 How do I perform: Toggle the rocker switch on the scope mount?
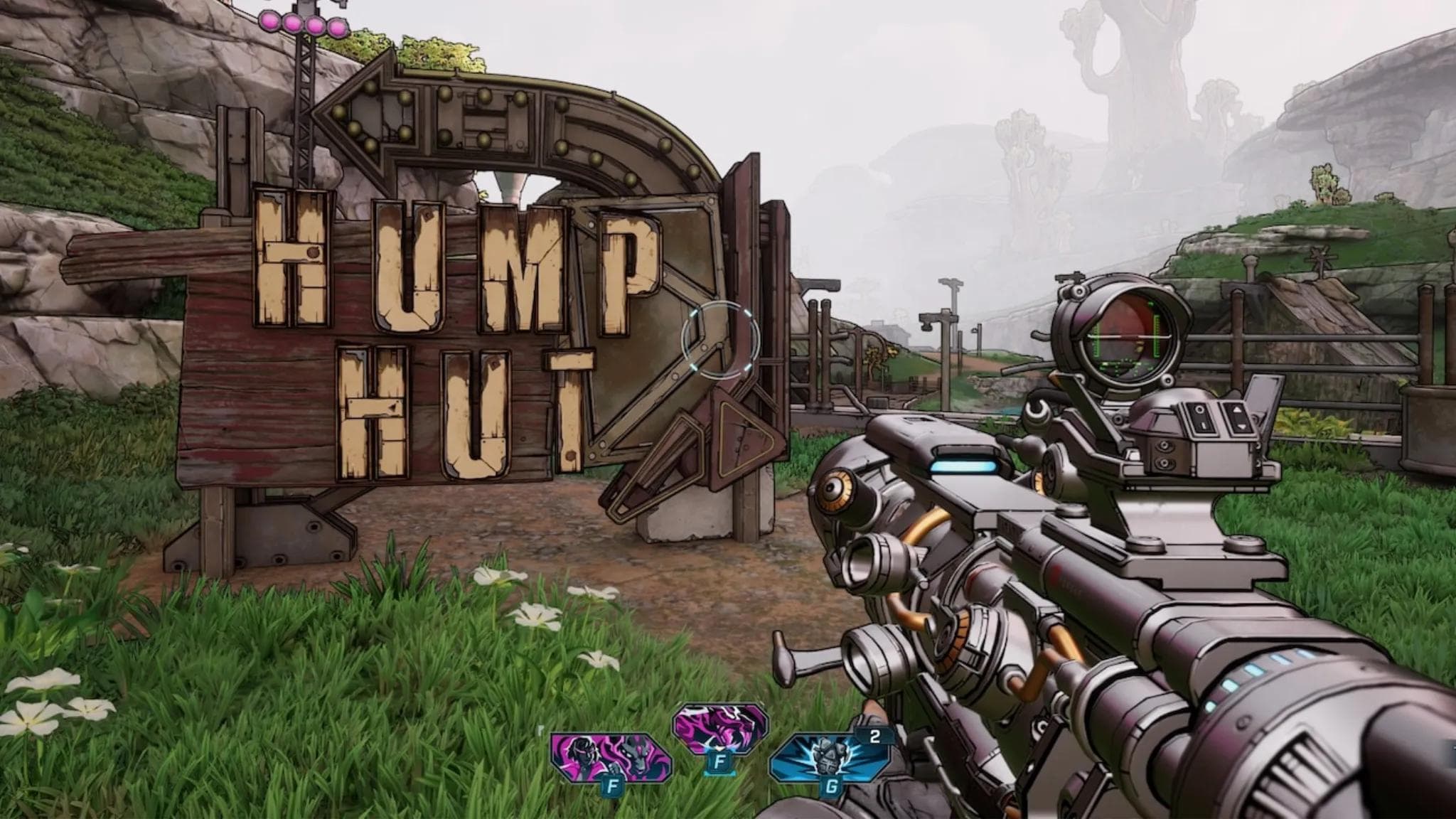click(x=1238, y=417)
